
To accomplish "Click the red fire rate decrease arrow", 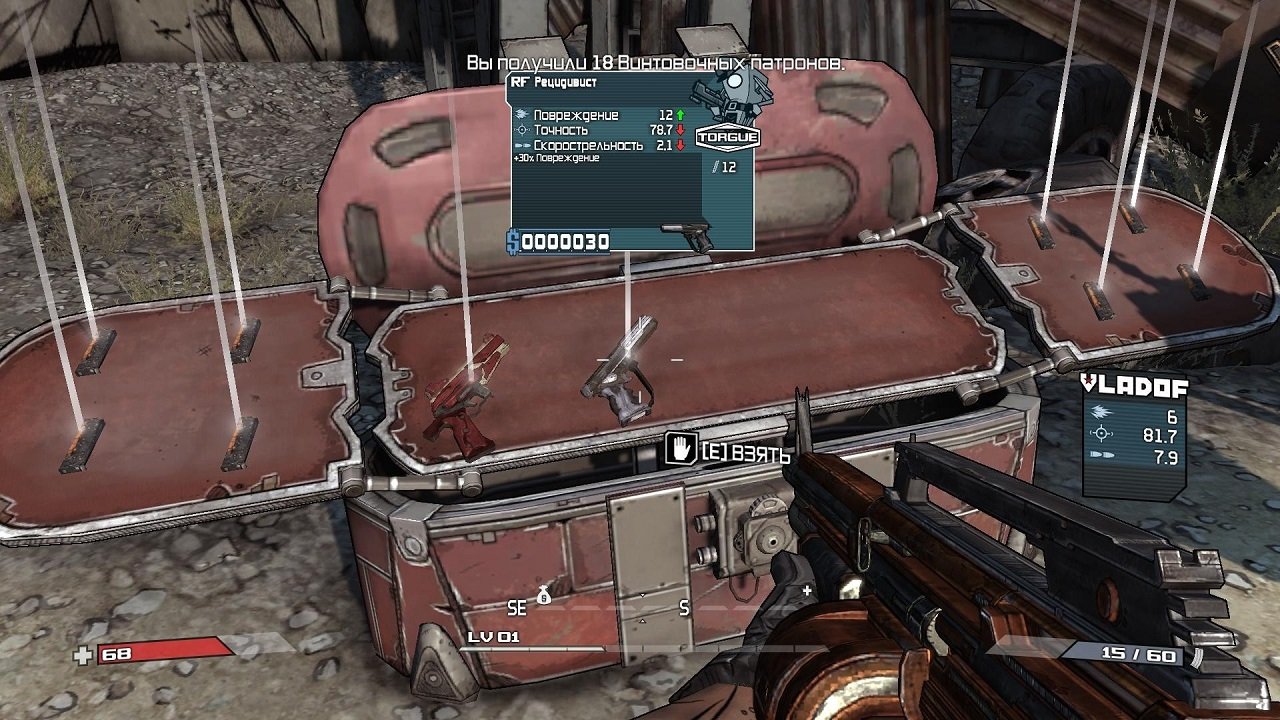I will click(x=680, y=145).
